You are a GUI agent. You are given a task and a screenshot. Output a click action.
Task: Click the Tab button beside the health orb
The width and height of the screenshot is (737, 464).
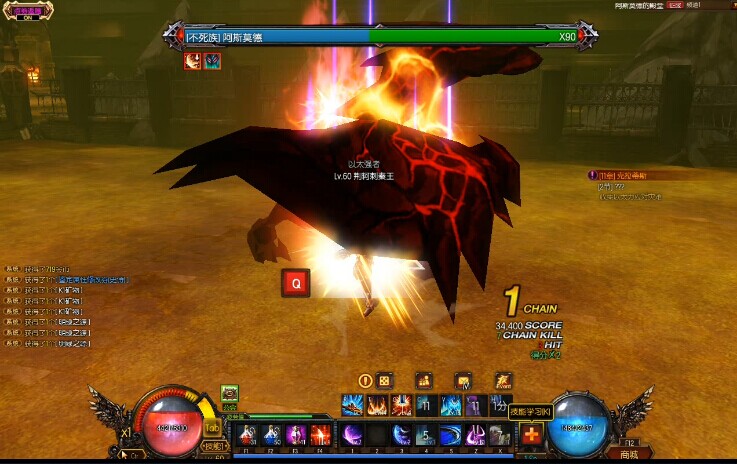(212, 426)
